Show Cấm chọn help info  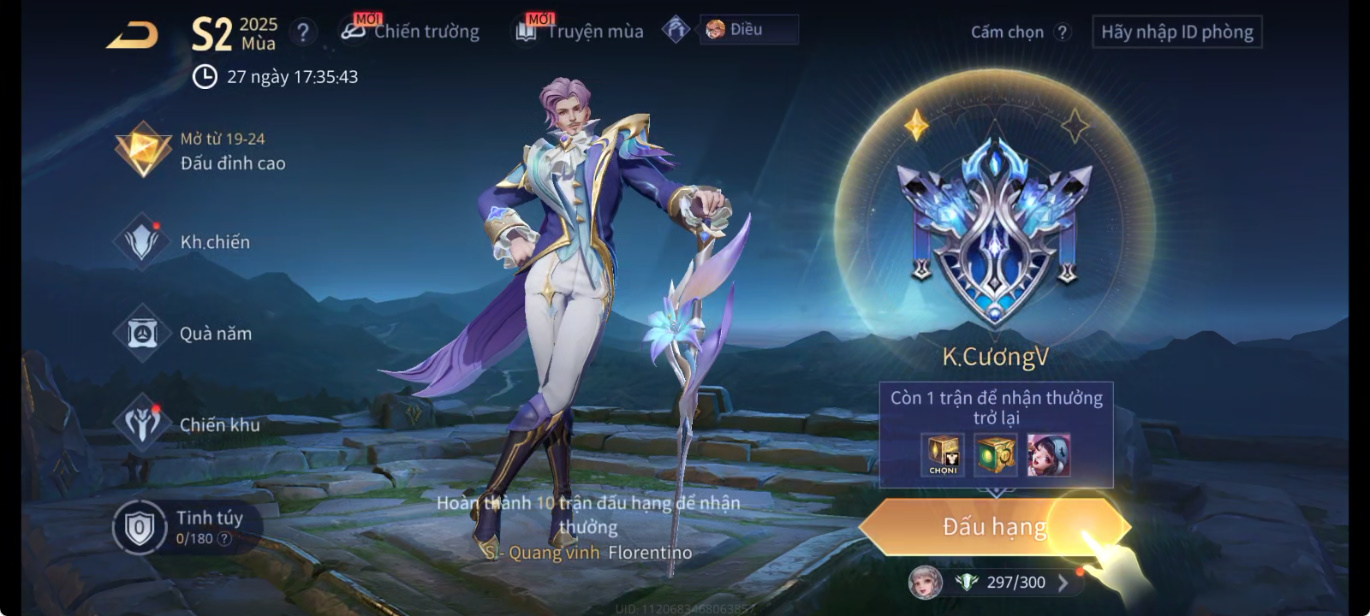pos(1063,32)
